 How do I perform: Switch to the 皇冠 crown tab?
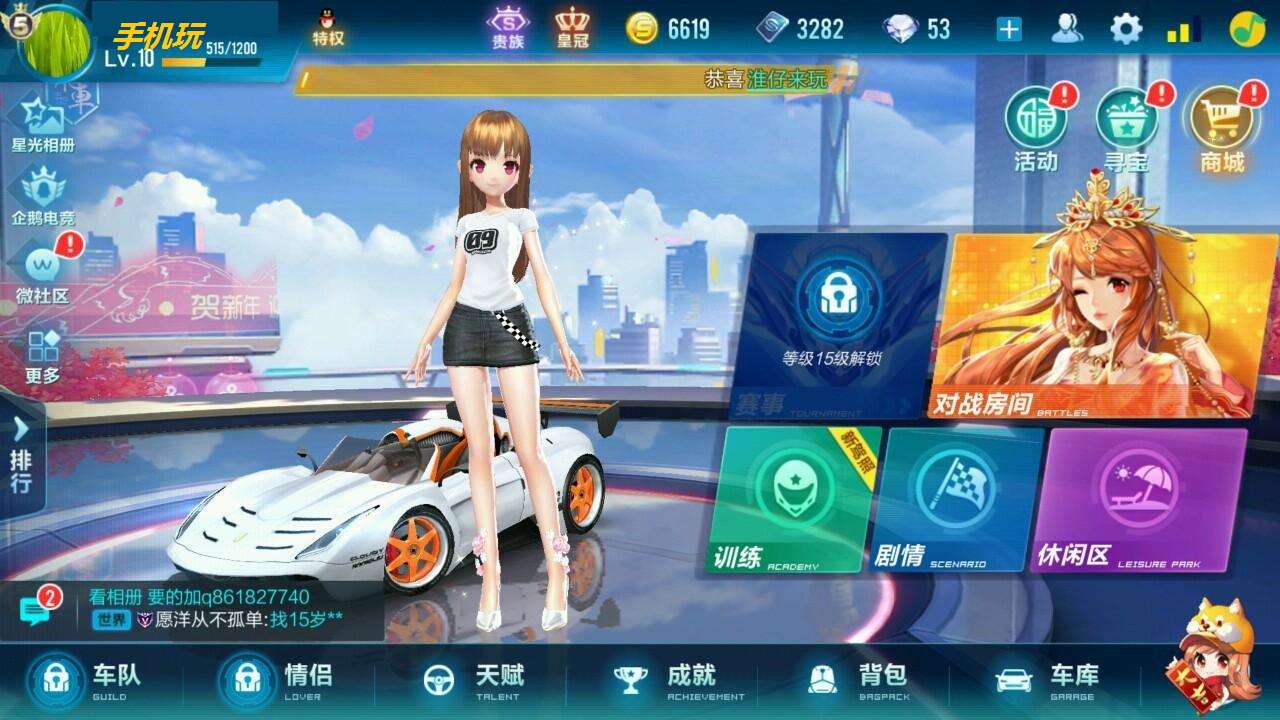[x=573, y=27]
